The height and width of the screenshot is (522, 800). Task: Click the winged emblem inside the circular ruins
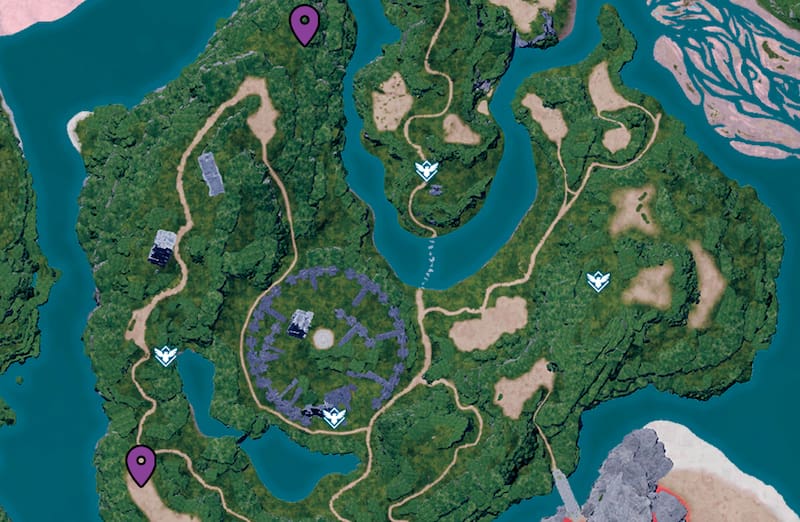point(334,415)
